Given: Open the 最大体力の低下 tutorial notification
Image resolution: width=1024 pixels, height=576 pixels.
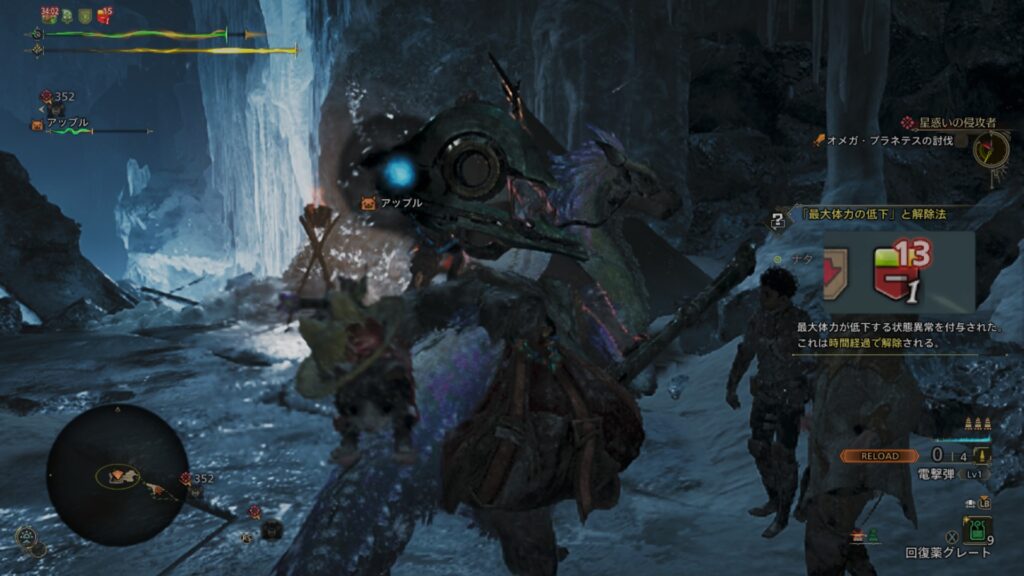Looking at the screenshot, I should coord(867,214).
